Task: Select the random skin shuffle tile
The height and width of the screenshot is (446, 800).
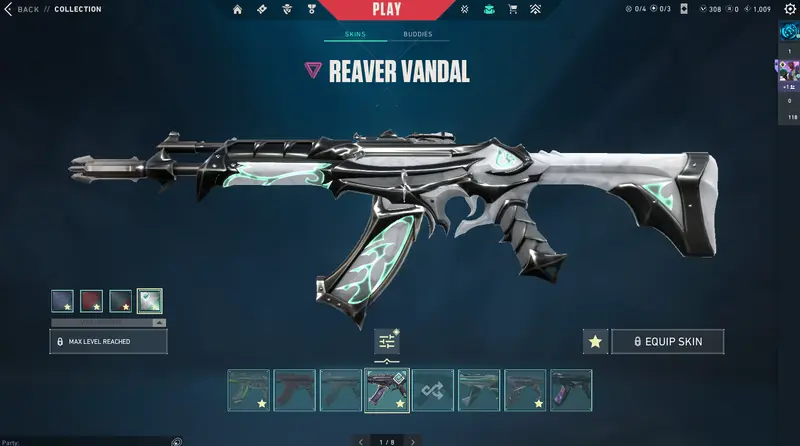Action: pos(433,390)
